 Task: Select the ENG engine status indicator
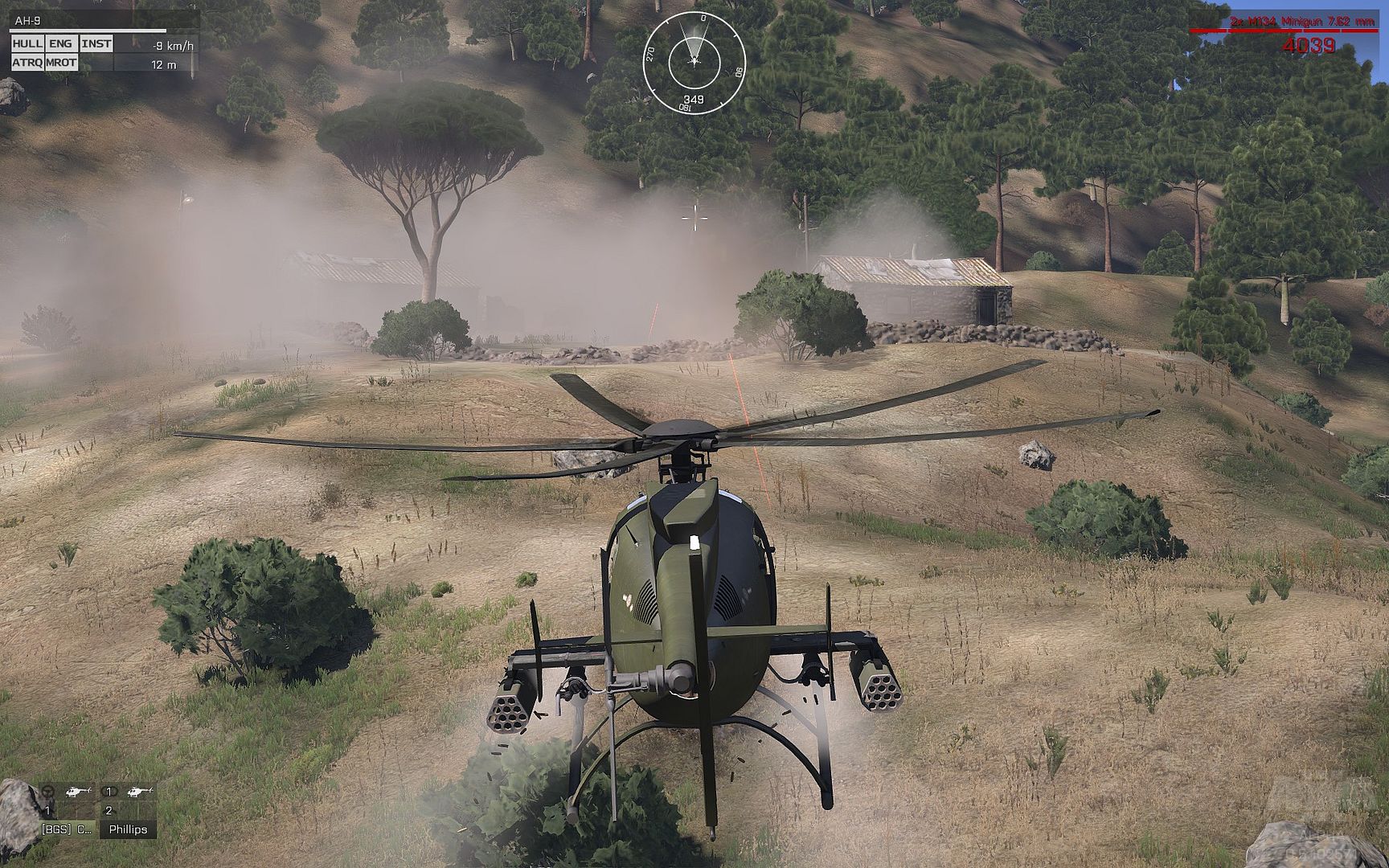click(60, 43)
